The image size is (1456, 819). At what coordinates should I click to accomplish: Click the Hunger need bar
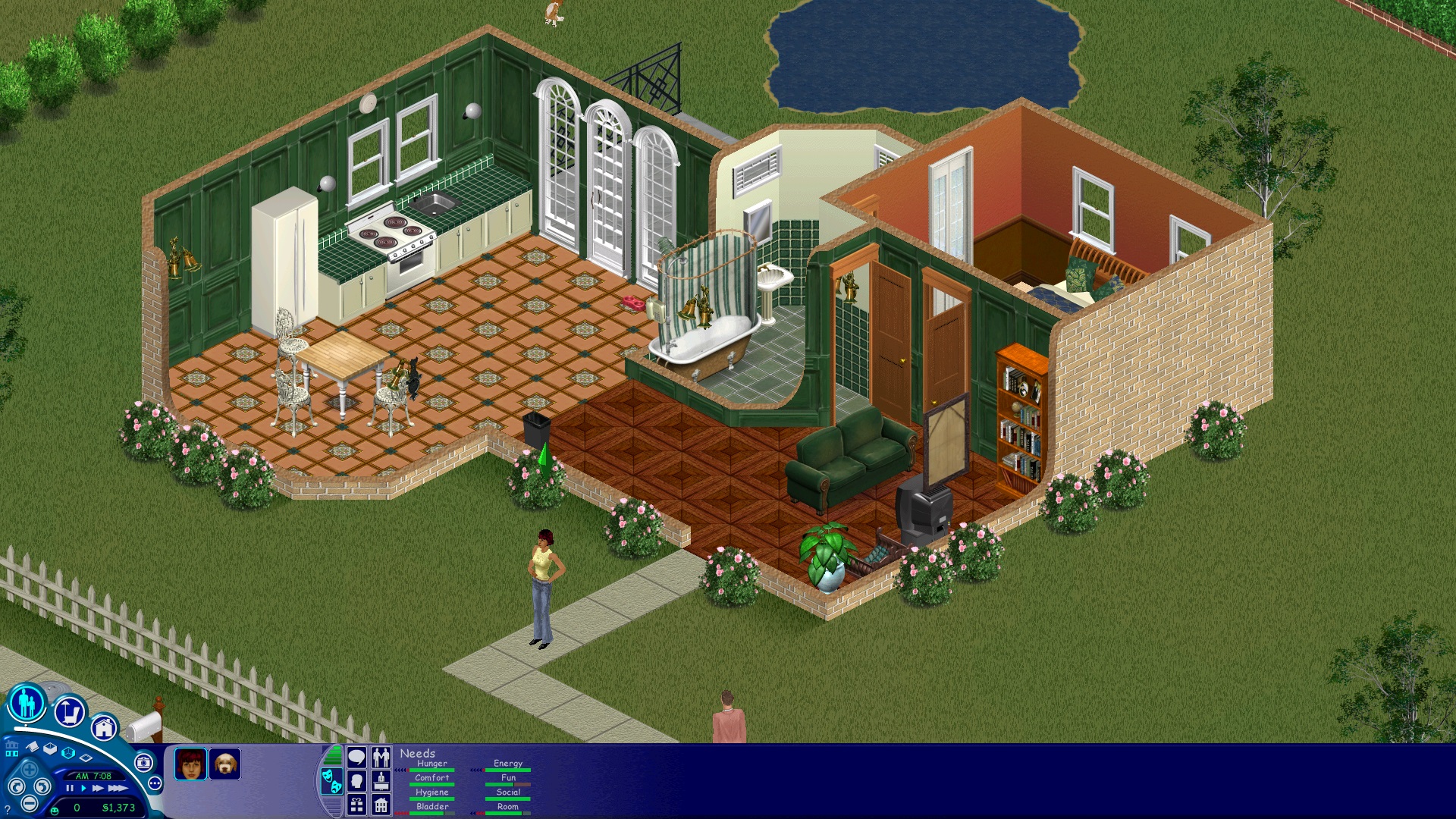coord(432,770)
